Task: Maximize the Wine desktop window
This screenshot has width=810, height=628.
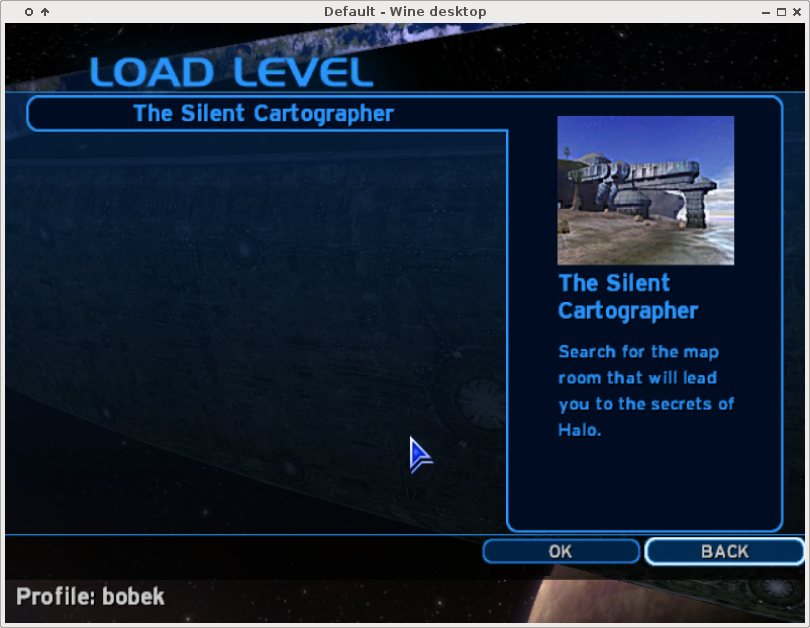Action: click(780, 11)
